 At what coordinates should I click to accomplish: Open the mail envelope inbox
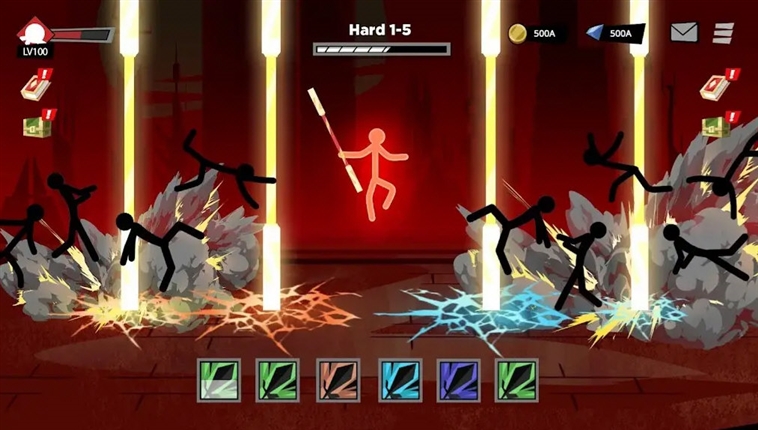coord(684,33)
